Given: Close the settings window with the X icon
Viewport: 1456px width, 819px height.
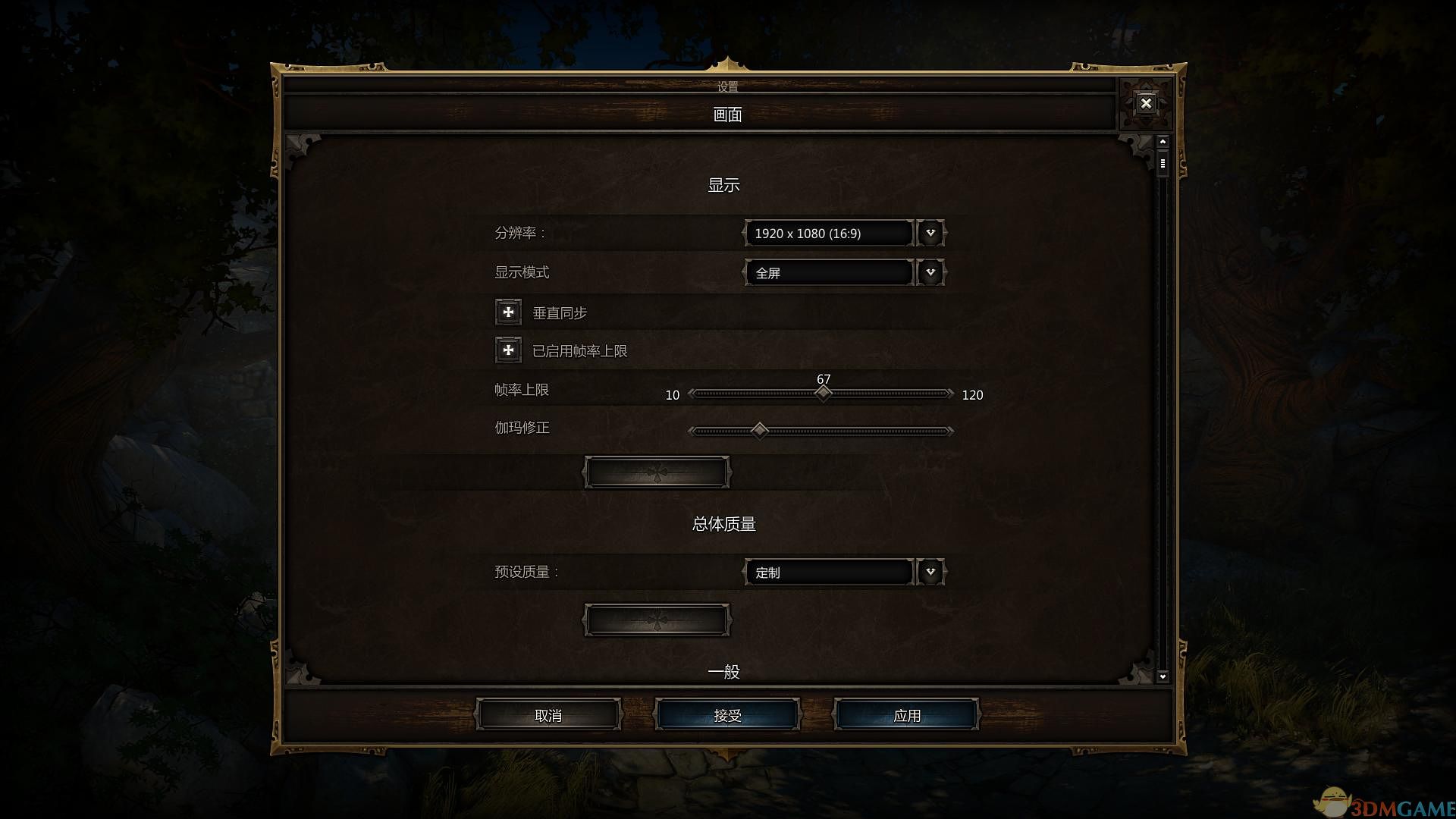Looking at the screenshot, I should [1146, 103].
